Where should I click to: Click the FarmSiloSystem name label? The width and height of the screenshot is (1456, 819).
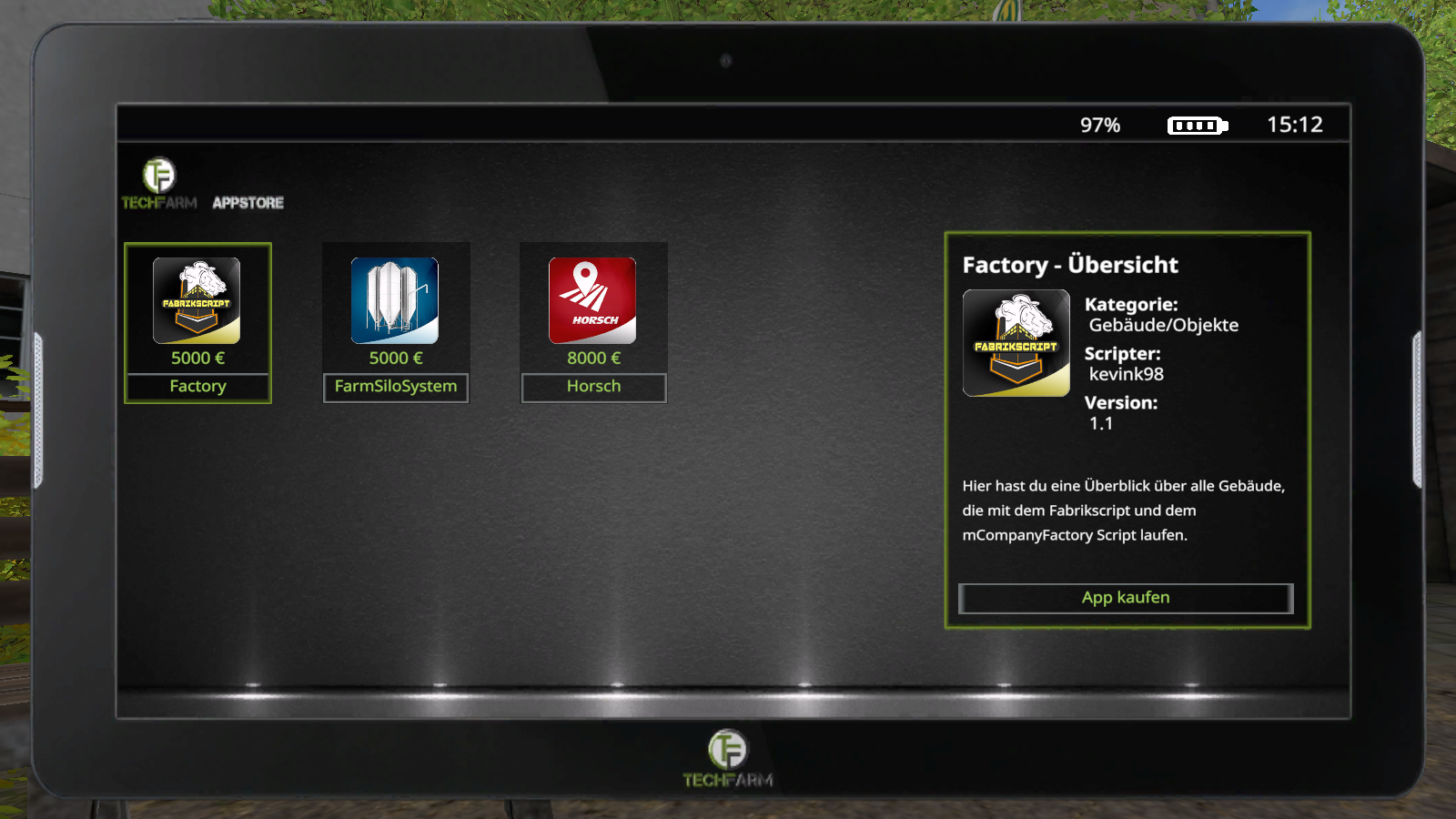(396, 387)
